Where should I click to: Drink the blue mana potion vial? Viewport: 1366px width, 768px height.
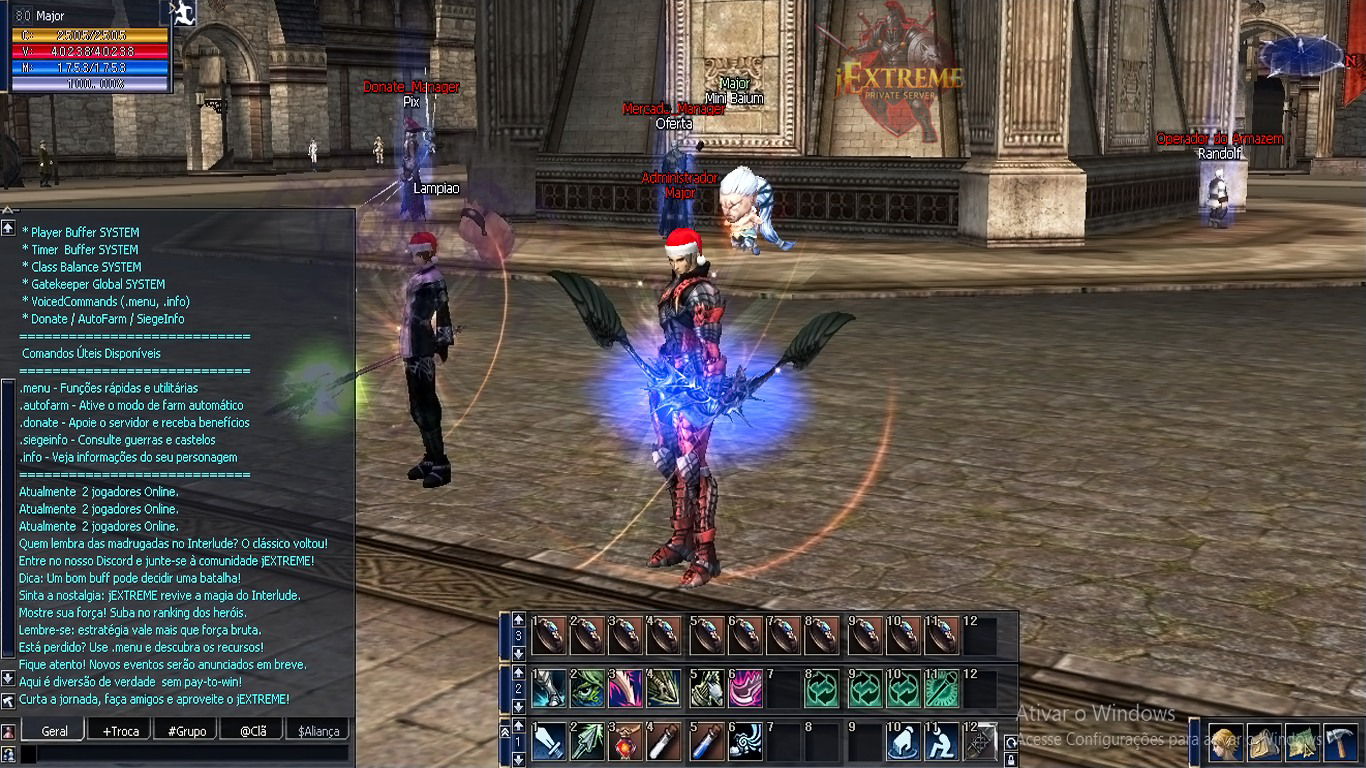pos(706,743)
